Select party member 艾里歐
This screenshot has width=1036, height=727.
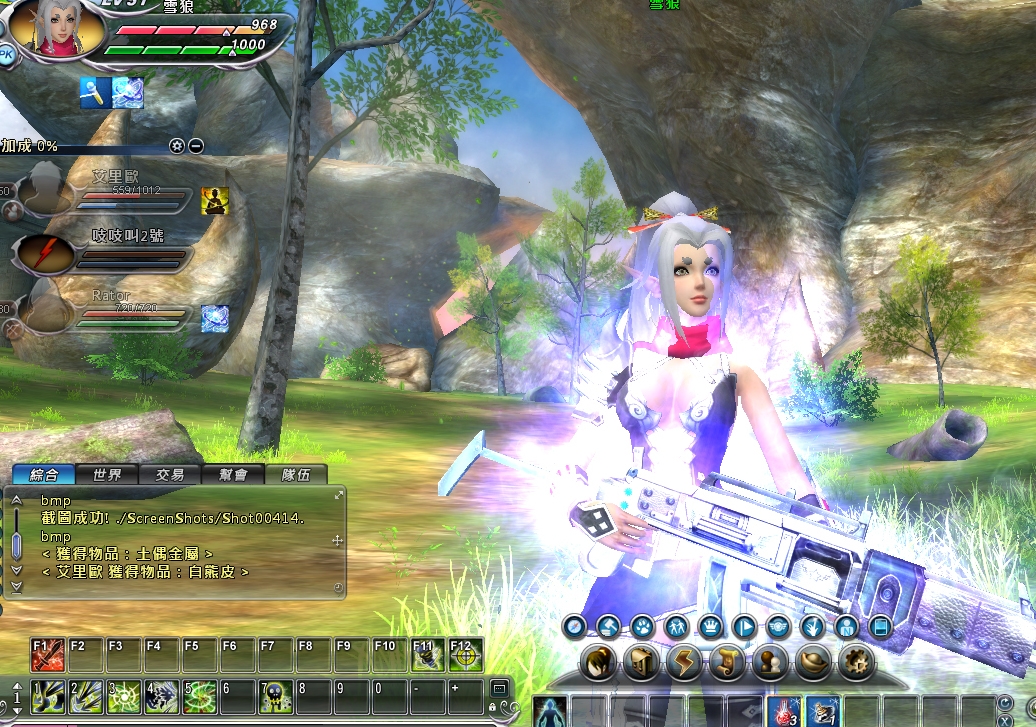coord(45,190)
